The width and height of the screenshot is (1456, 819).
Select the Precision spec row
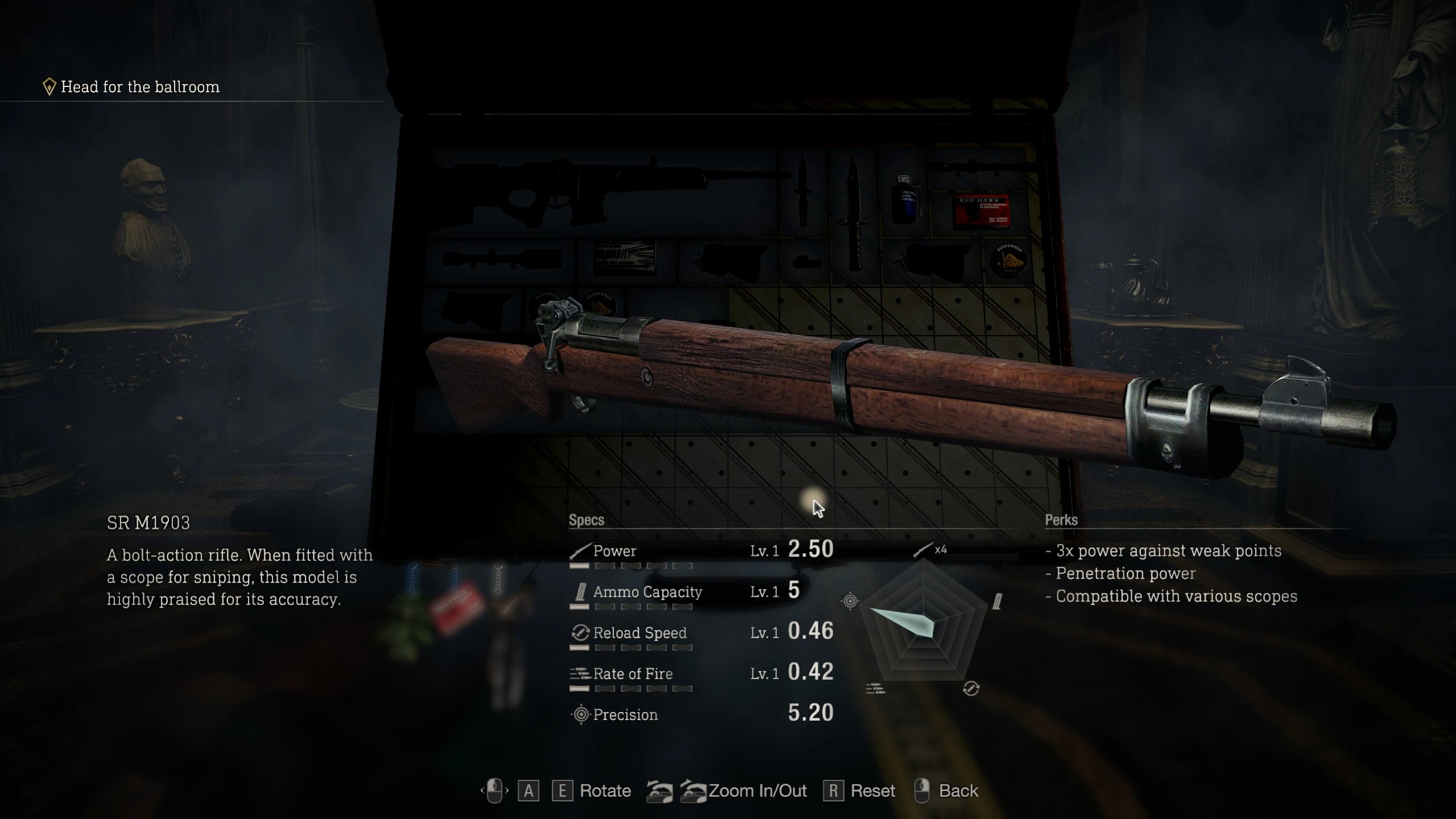(701, 715)
